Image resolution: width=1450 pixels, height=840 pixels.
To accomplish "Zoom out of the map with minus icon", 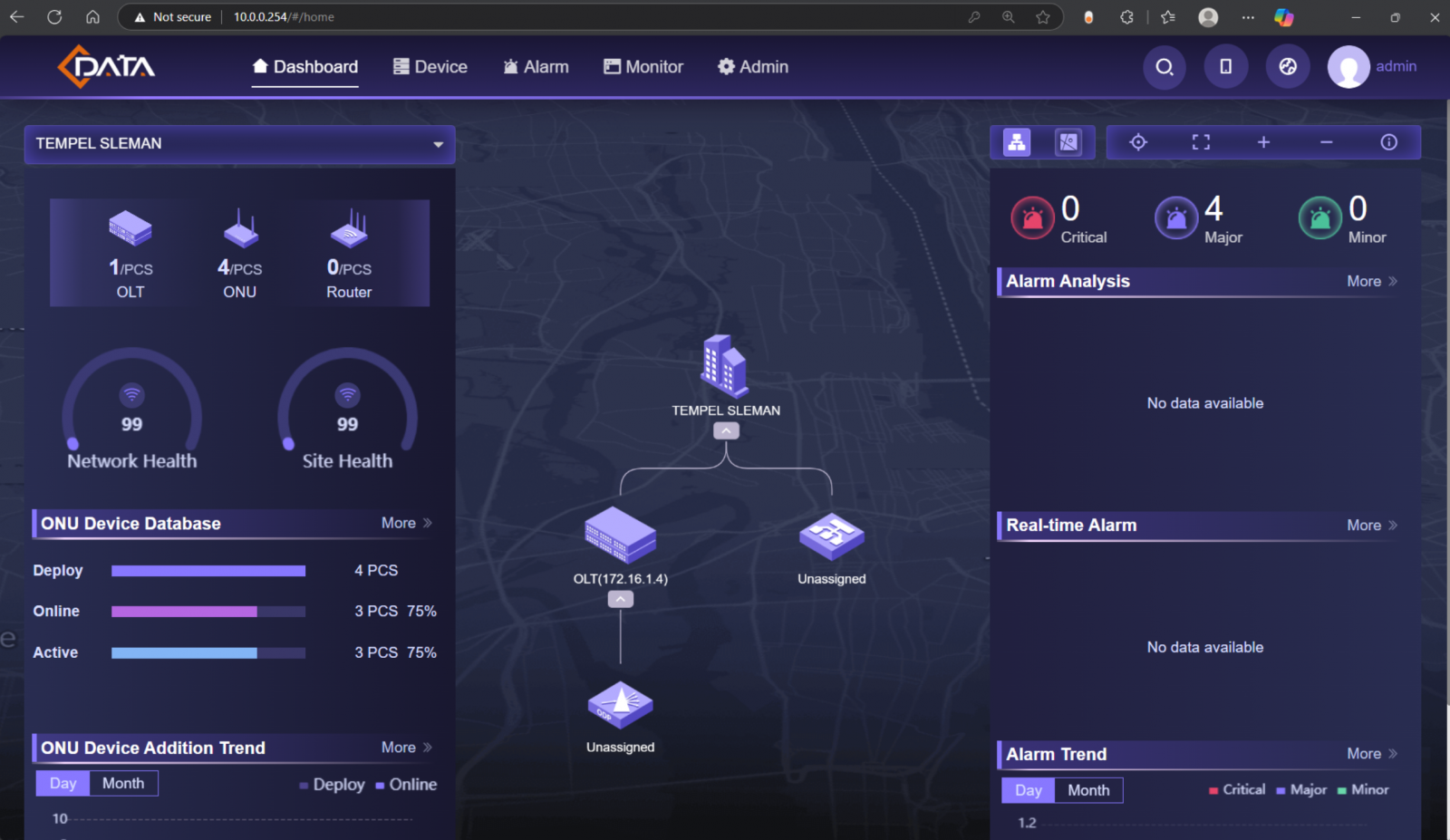I will coord(1326,141).
